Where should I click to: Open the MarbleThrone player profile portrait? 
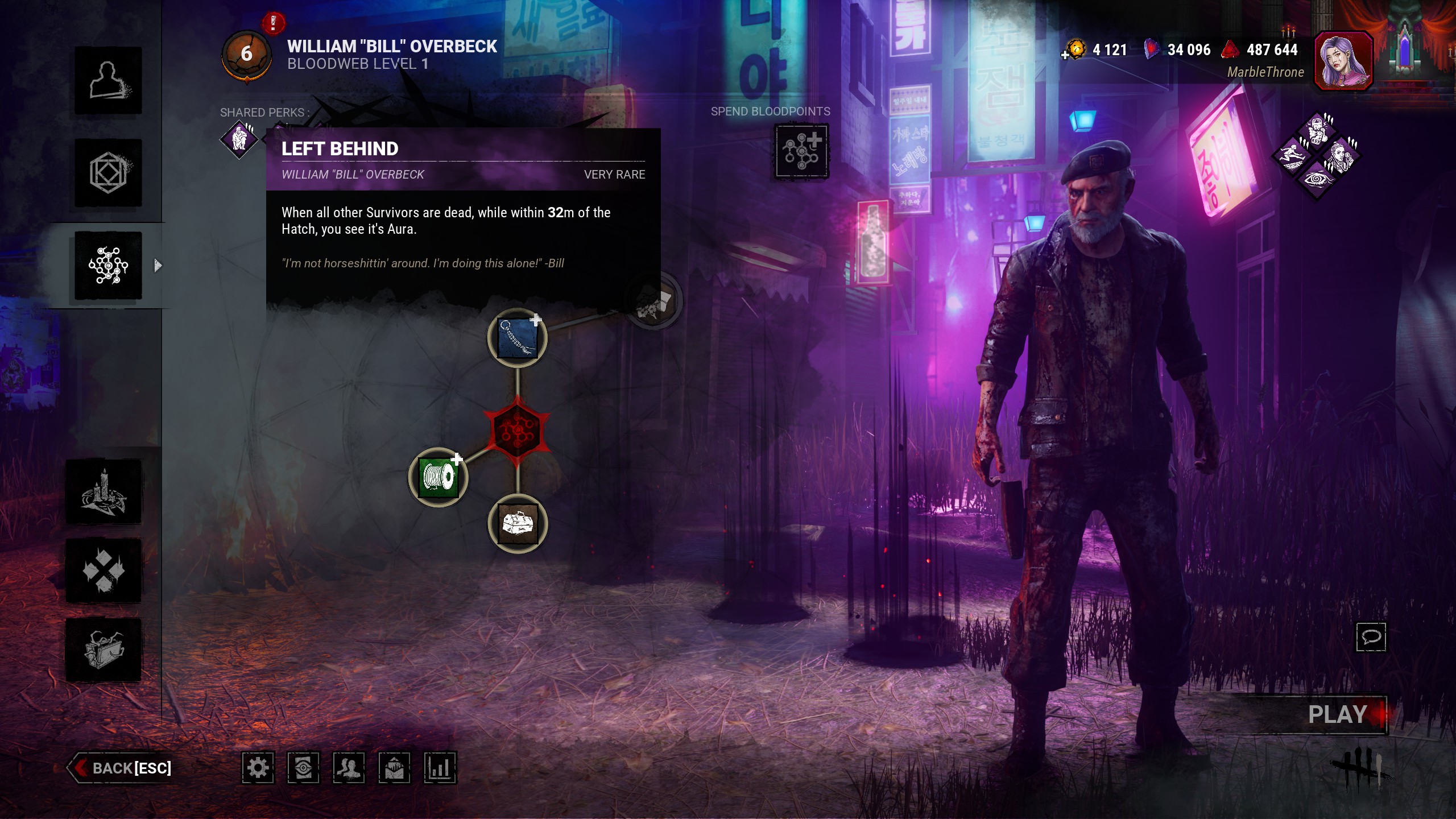(1343, 61)
